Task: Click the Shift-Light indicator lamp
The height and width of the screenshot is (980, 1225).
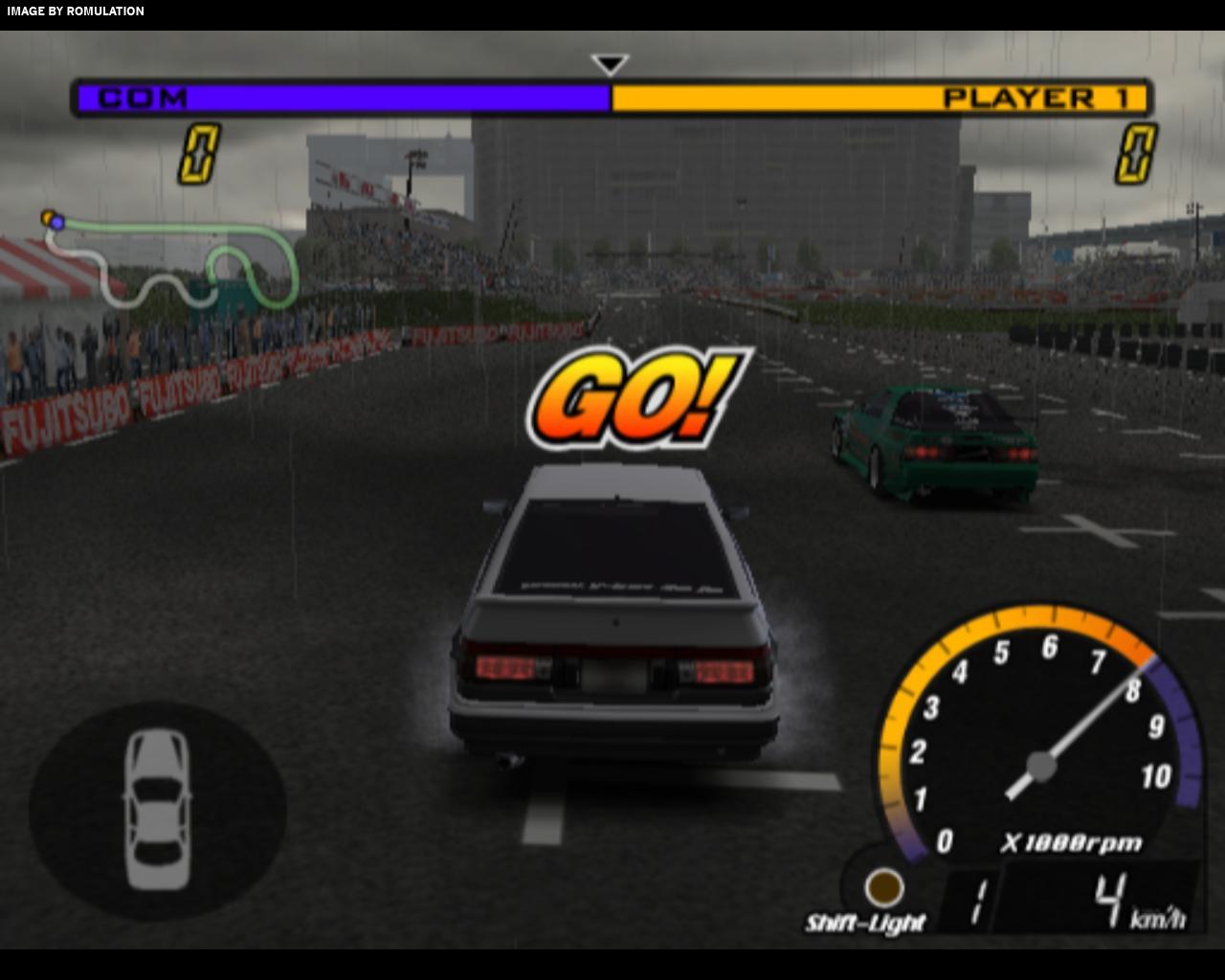Action: [883, 887]
